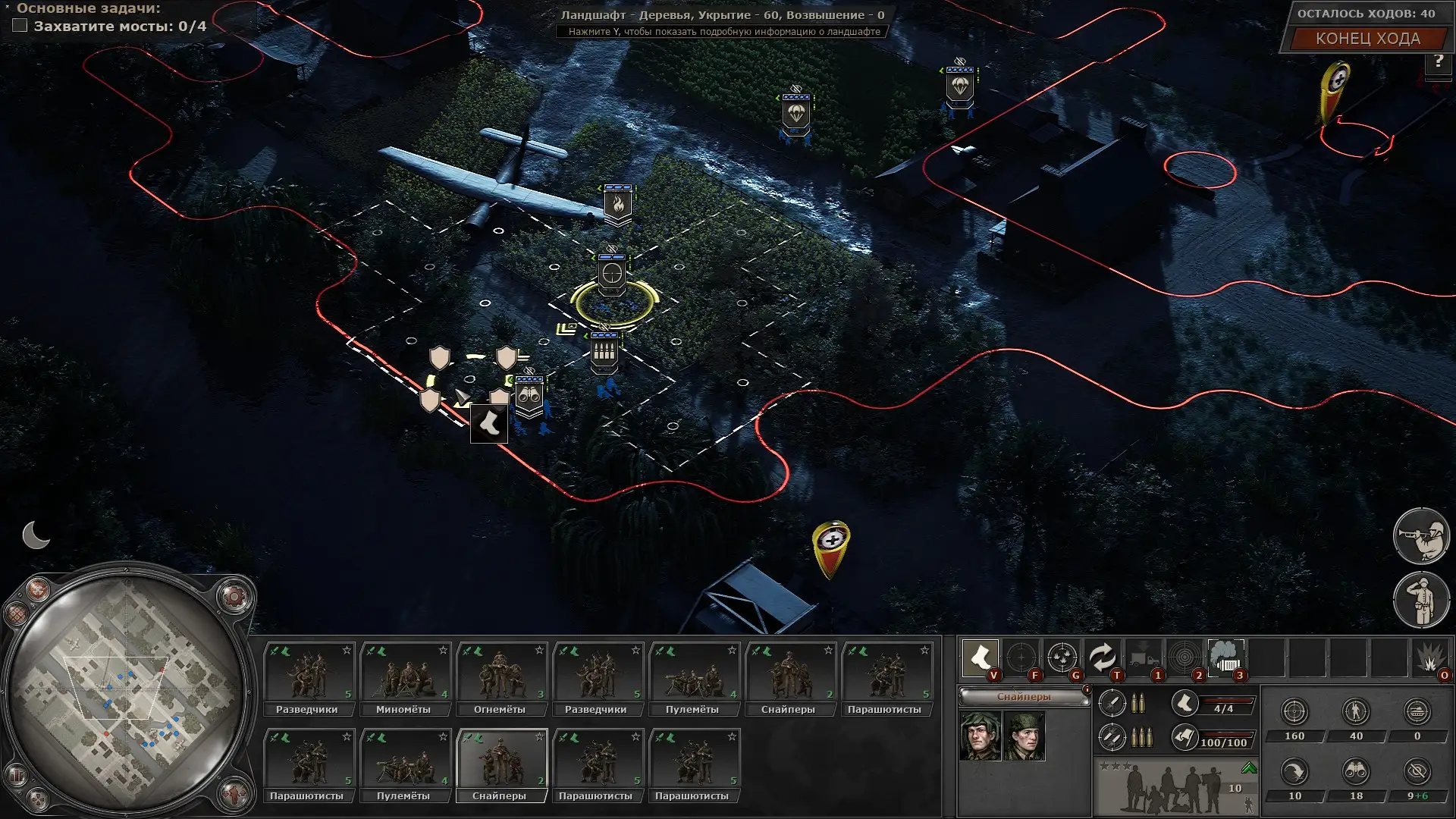
Task: Click the trumpeter round button
Action: [1421, 536]
